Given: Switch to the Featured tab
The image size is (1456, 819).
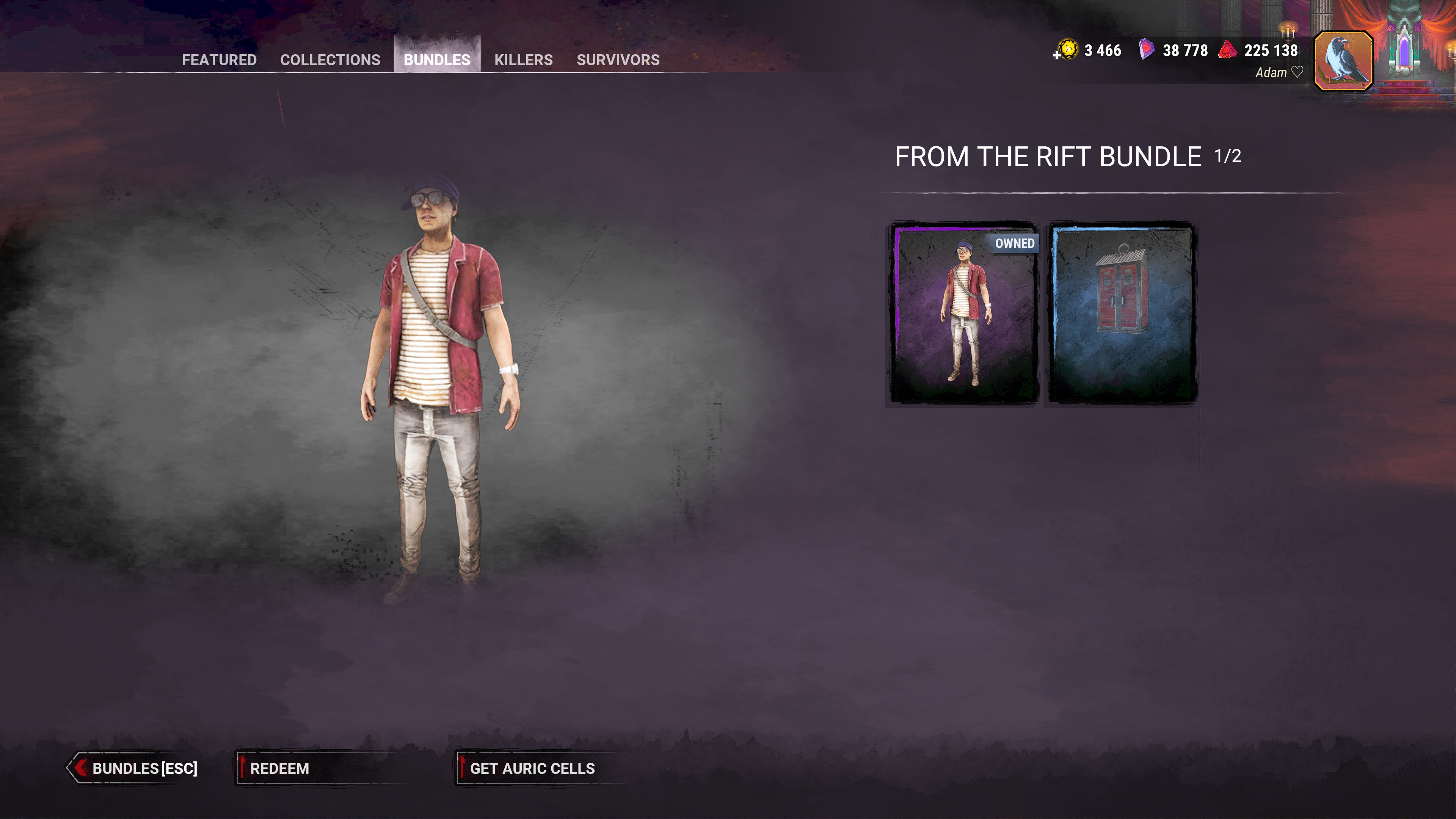Looking at the screenshot, I should 219,60.
